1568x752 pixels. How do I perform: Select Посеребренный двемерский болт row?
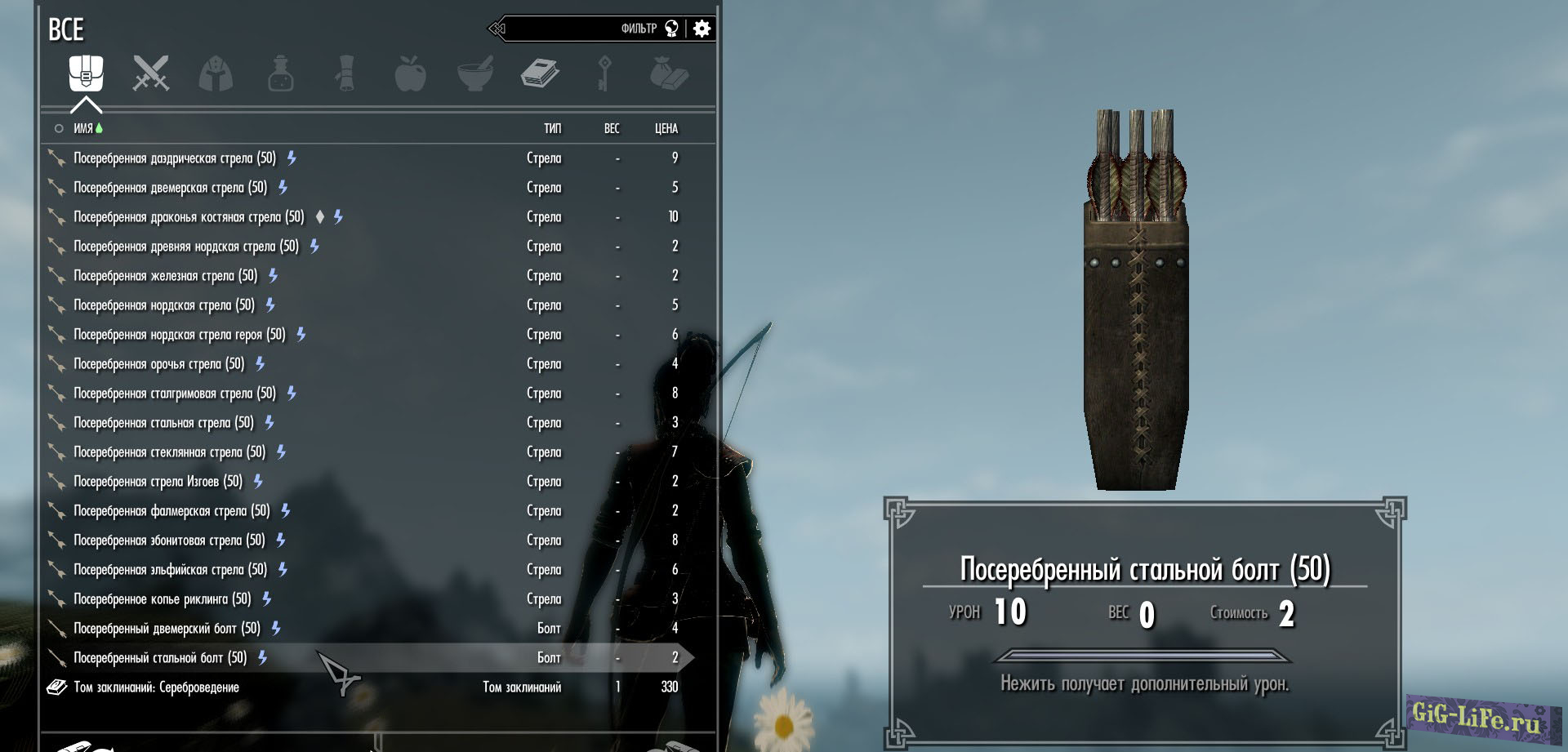(x=167, y=629)
